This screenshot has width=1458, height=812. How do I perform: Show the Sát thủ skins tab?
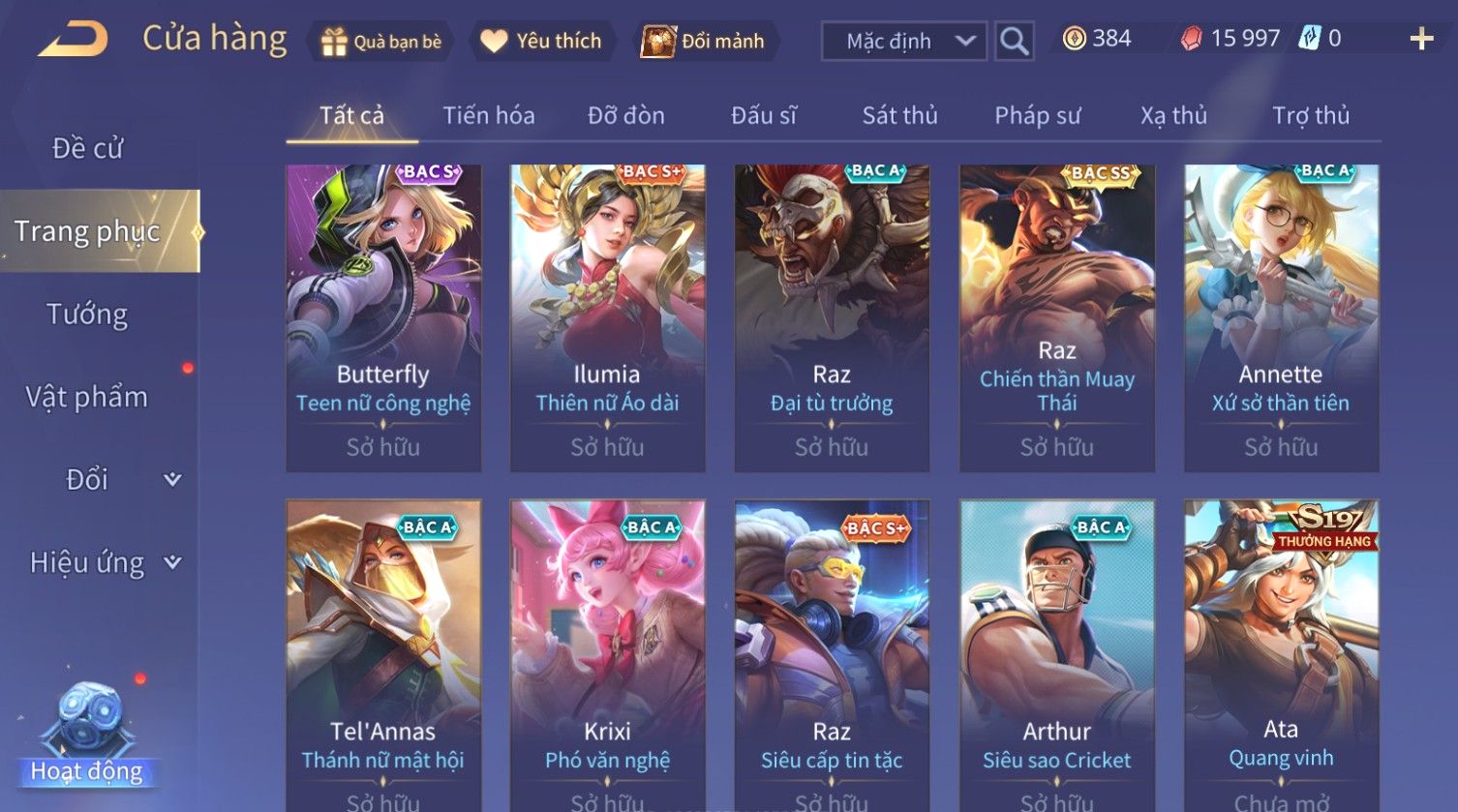(899, 116)
